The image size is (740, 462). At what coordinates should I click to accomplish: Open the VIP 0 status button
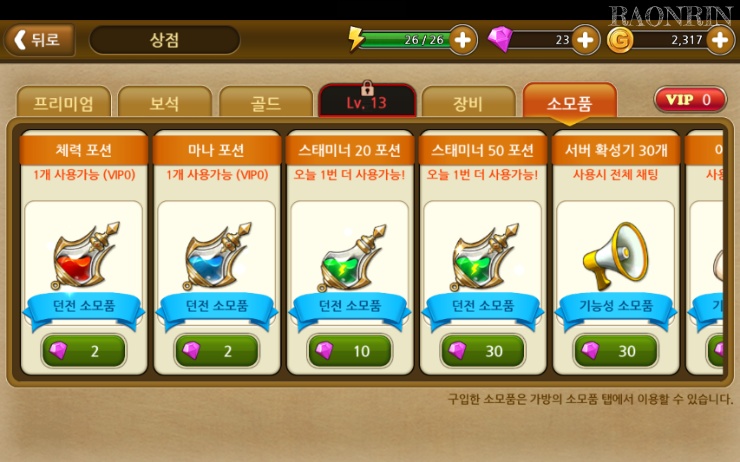[690, 100]
